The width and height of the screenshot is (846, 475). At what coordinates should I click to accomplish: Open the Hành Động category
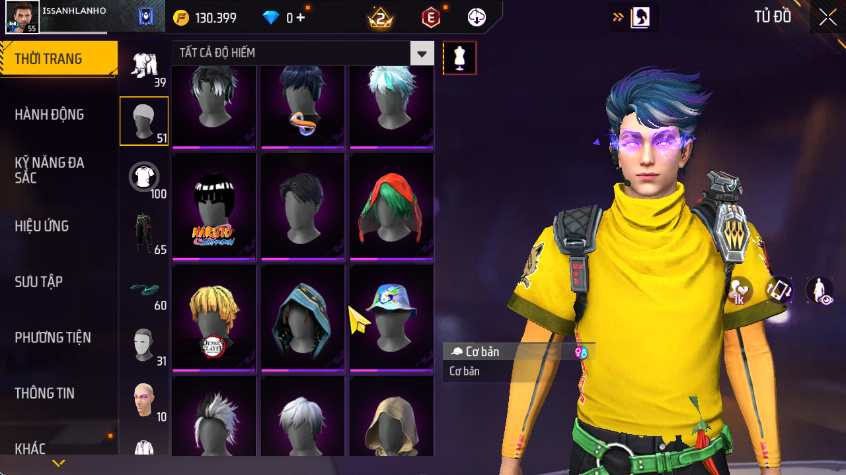50,115
